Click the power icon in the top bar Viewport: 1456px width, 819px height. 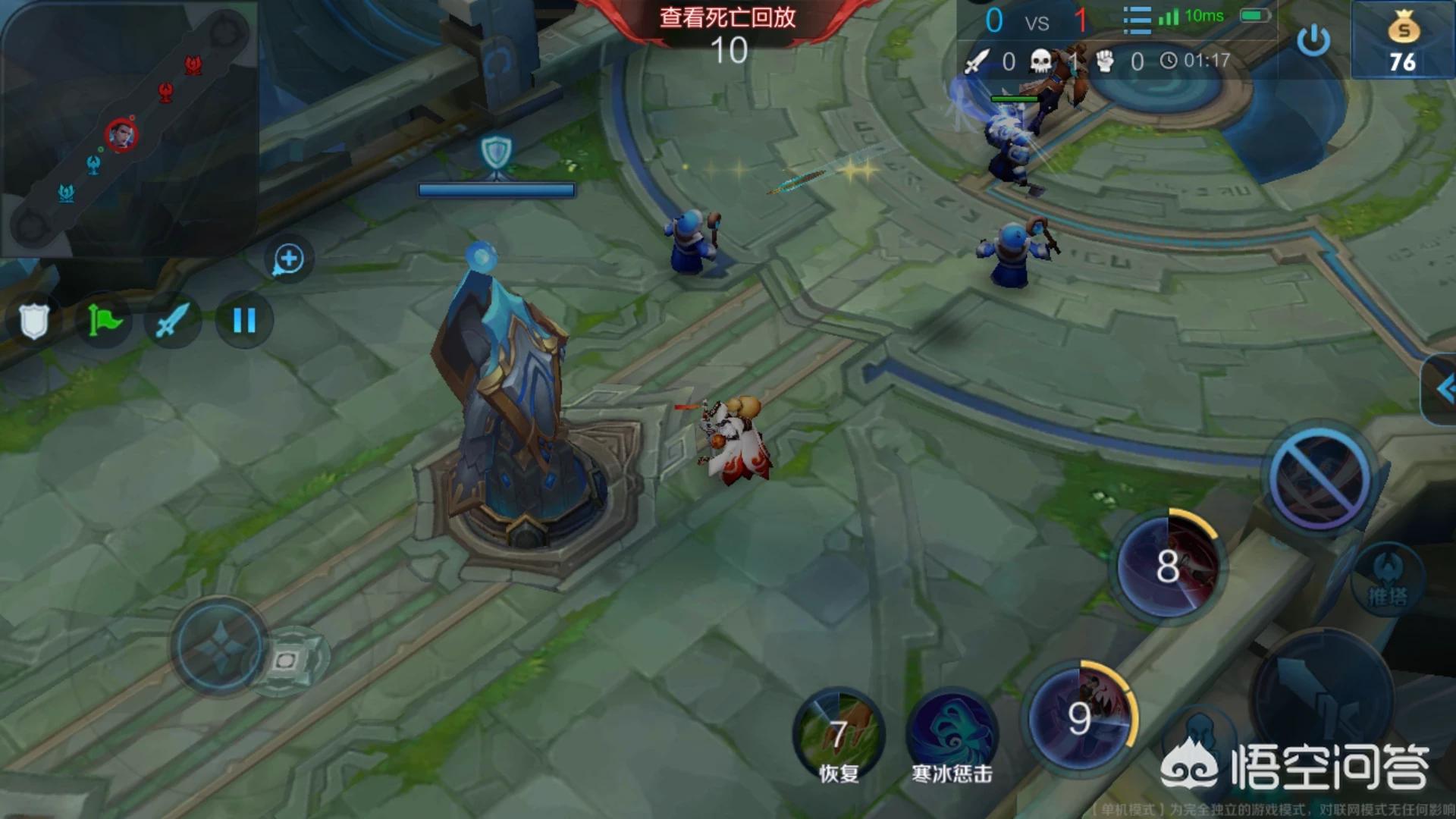[x=1313, y=39]
